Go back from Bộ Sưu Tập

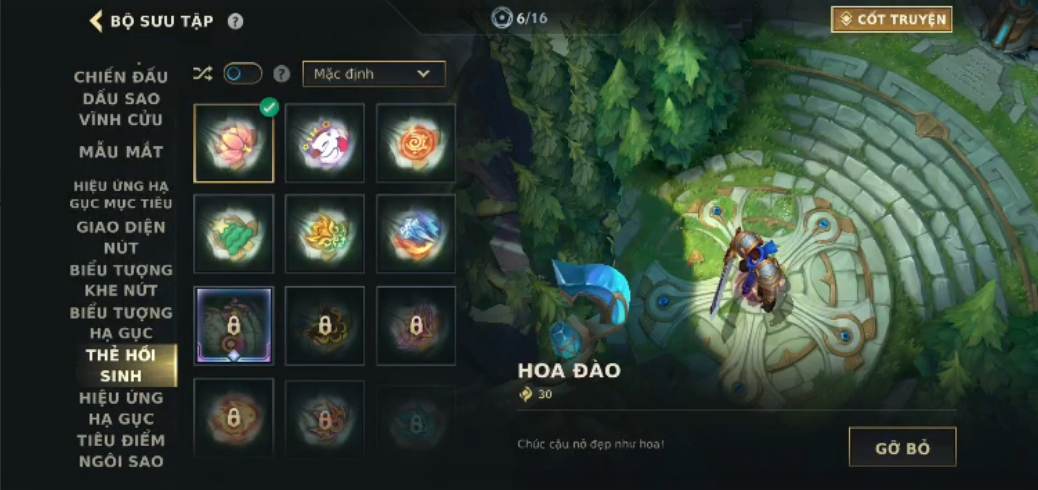pos(97,21)
